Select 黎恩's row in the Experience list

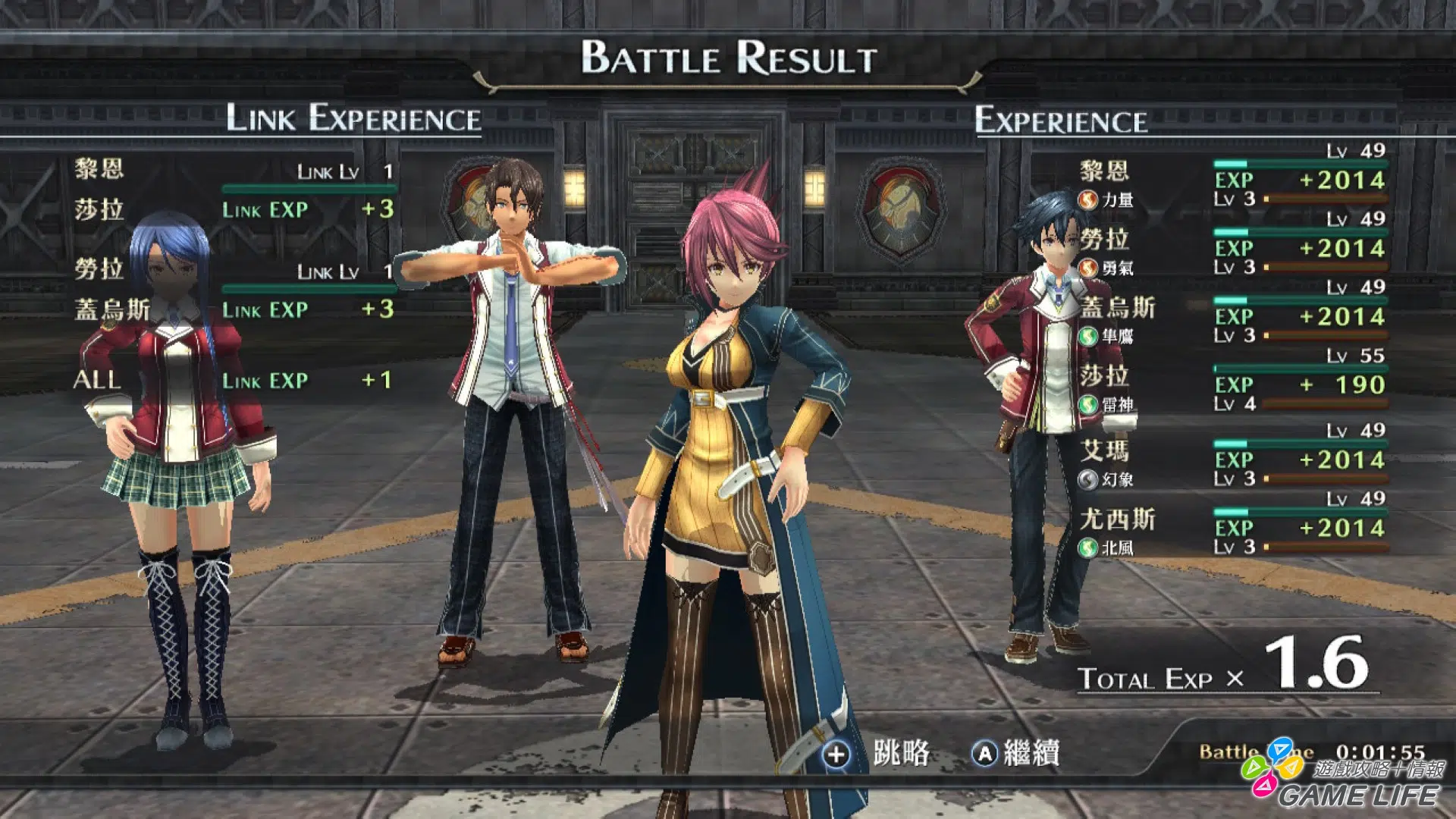click(x=1104, y=171)
